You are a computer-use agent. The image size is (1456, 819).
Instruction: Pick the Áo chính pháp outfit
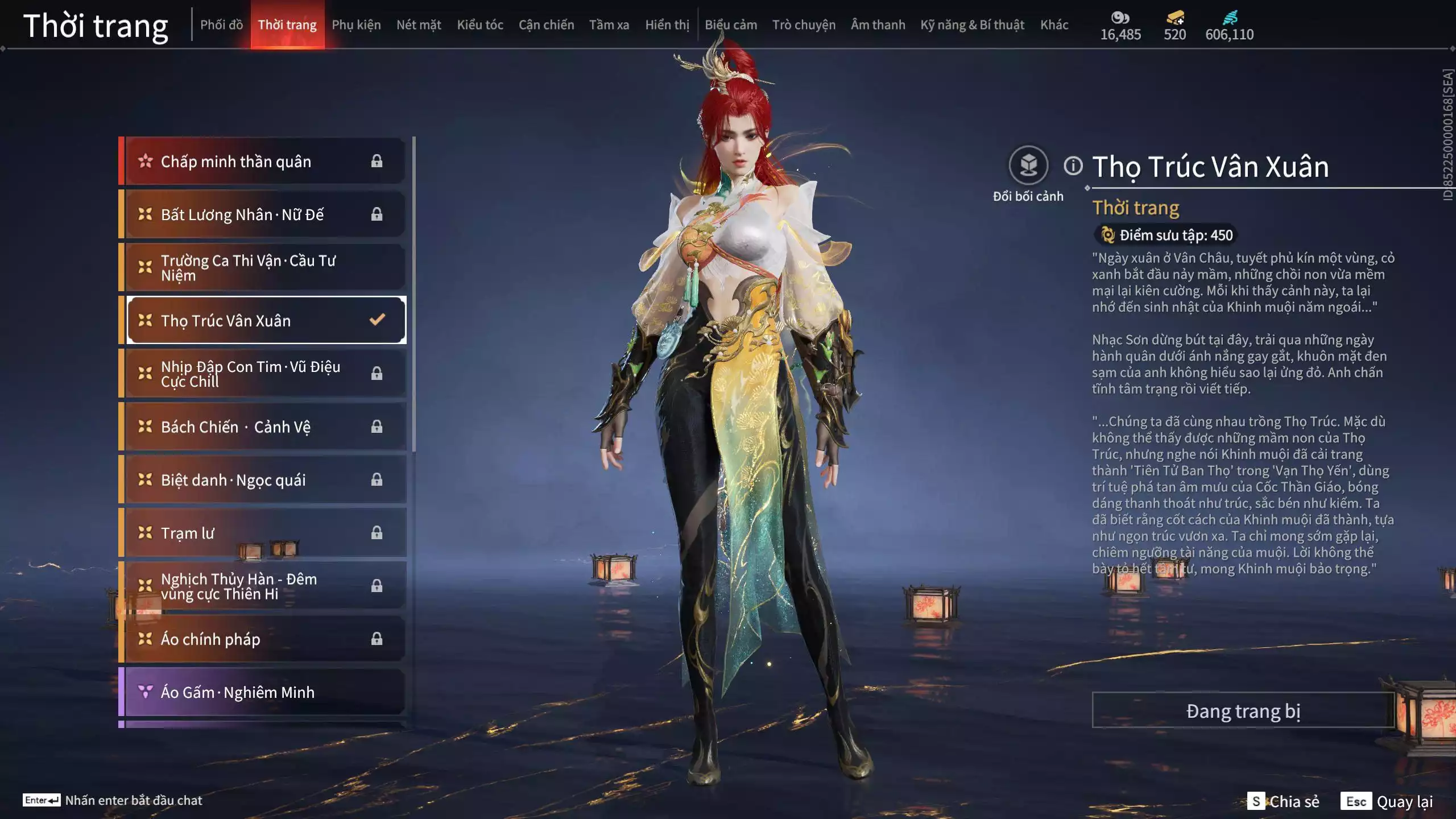click(264, 639)
